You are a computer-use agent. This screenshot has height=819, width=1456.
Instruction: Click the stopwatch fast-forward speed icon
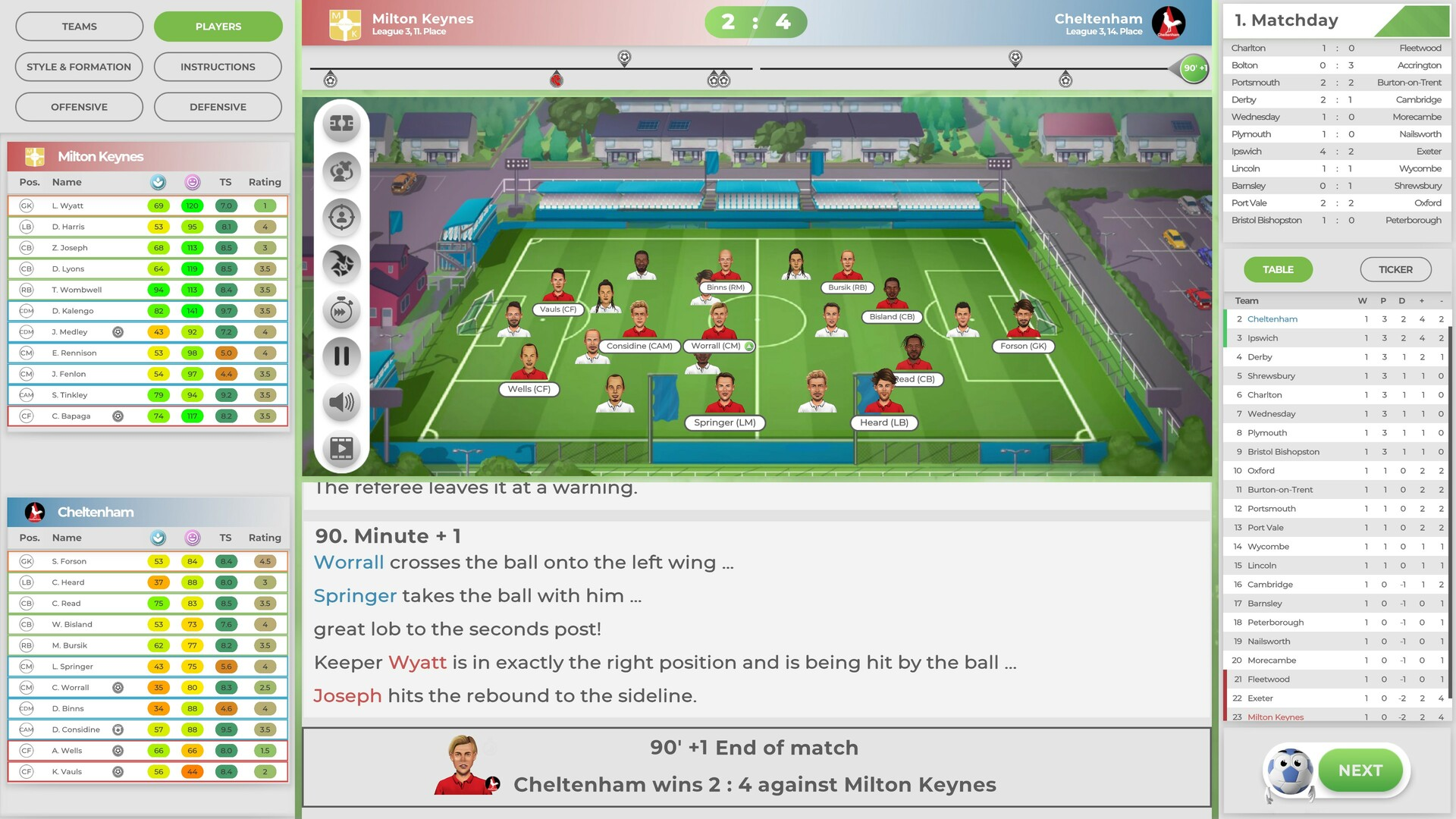click(341, 311)
